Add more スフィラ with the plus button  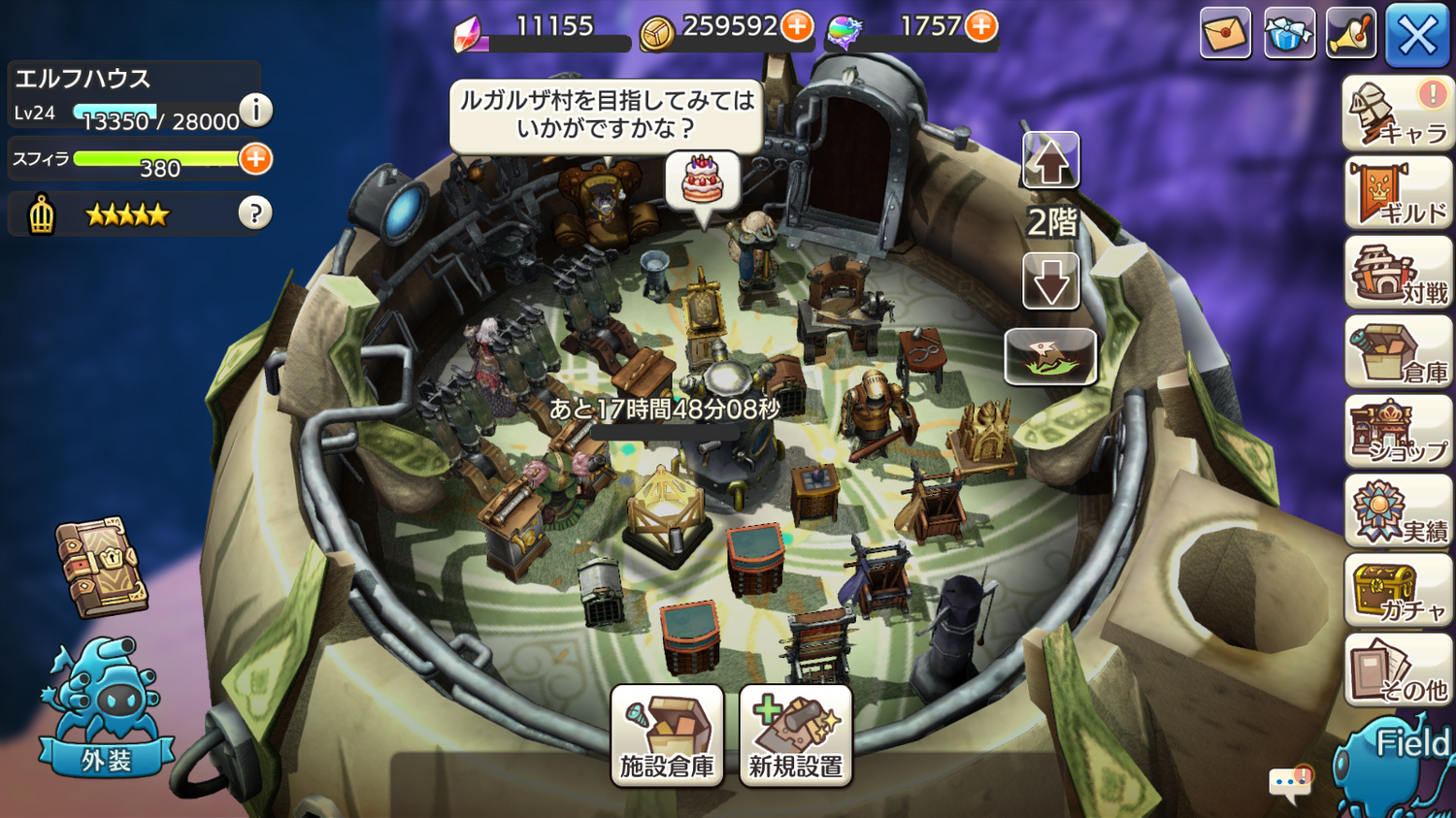click(x=255, y=159)
